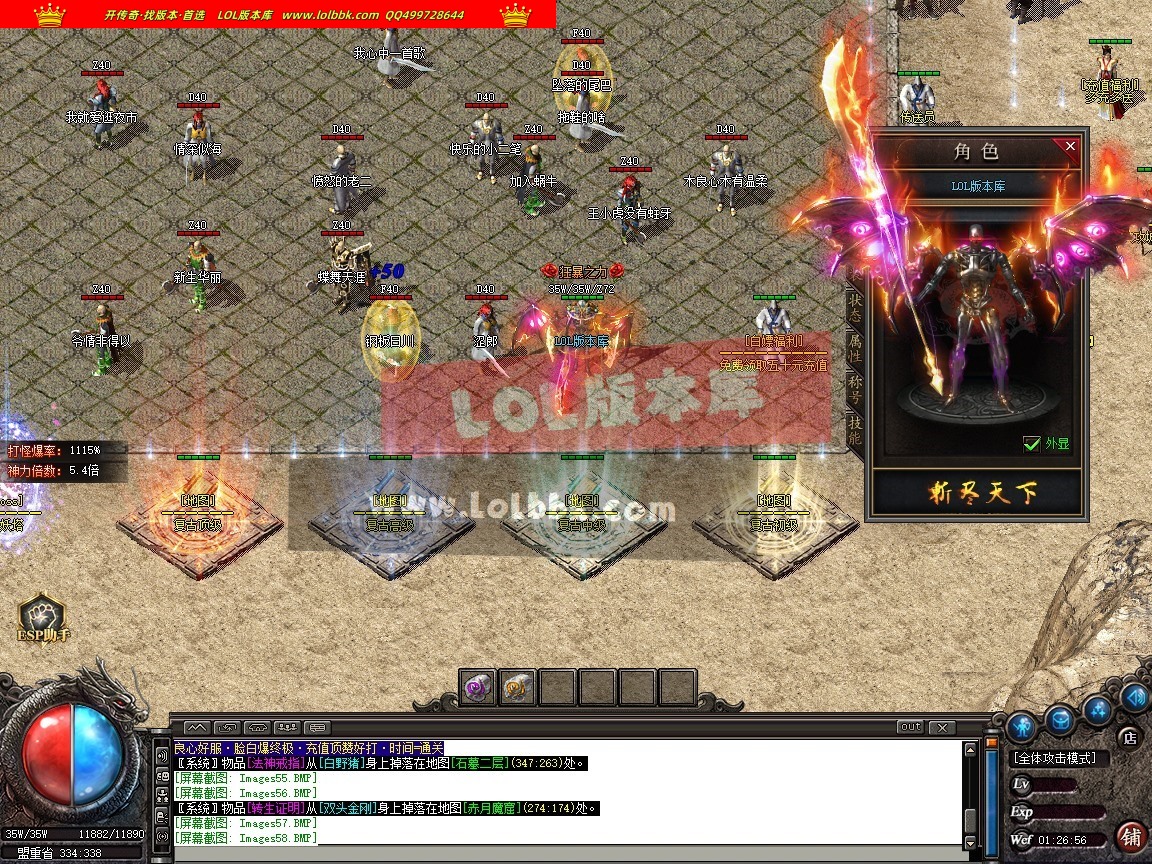Switch to the 状态 tab
Image resolution: width=1152 pixels, height=864 pixels.
coord(855,304)
